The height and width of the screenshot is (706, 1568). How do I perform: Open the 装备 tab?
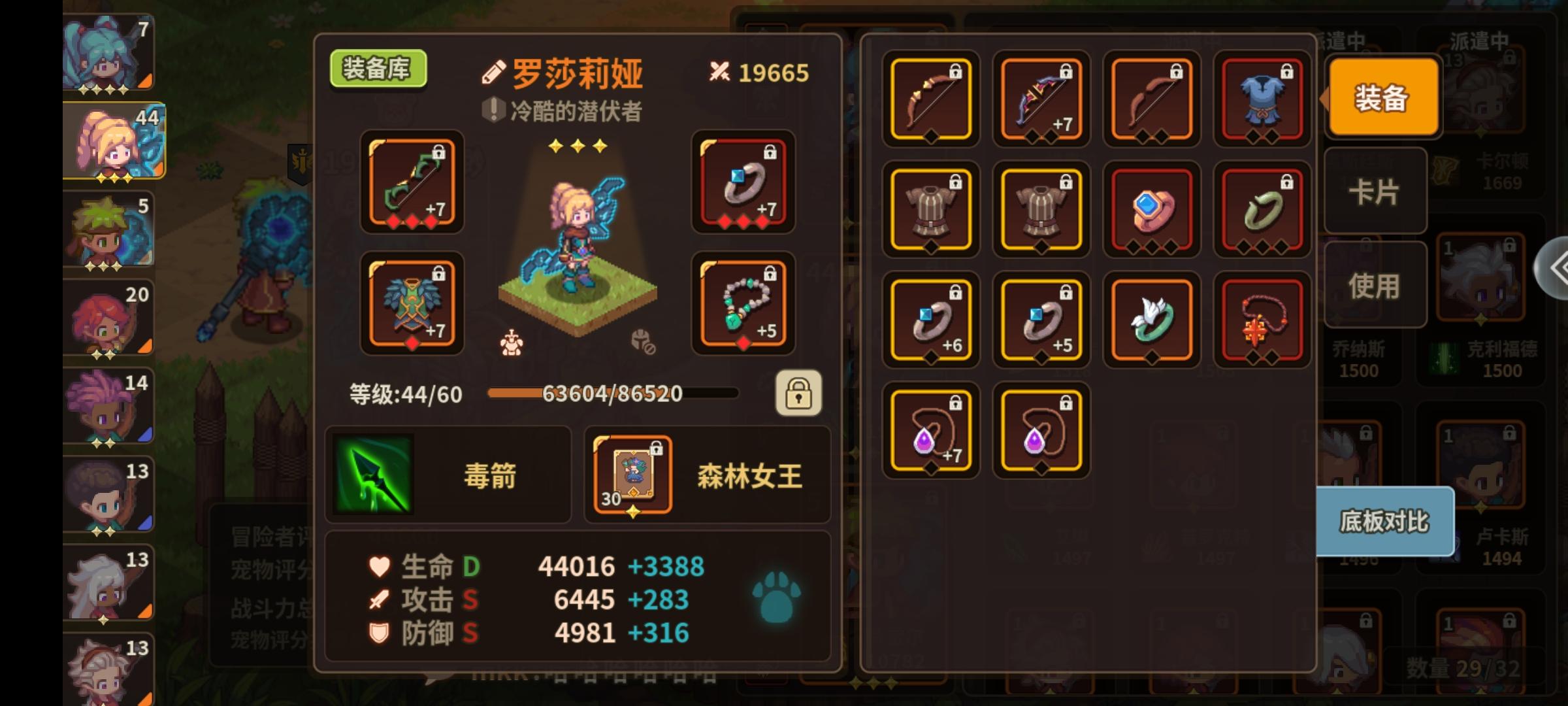pos(1382,97)
